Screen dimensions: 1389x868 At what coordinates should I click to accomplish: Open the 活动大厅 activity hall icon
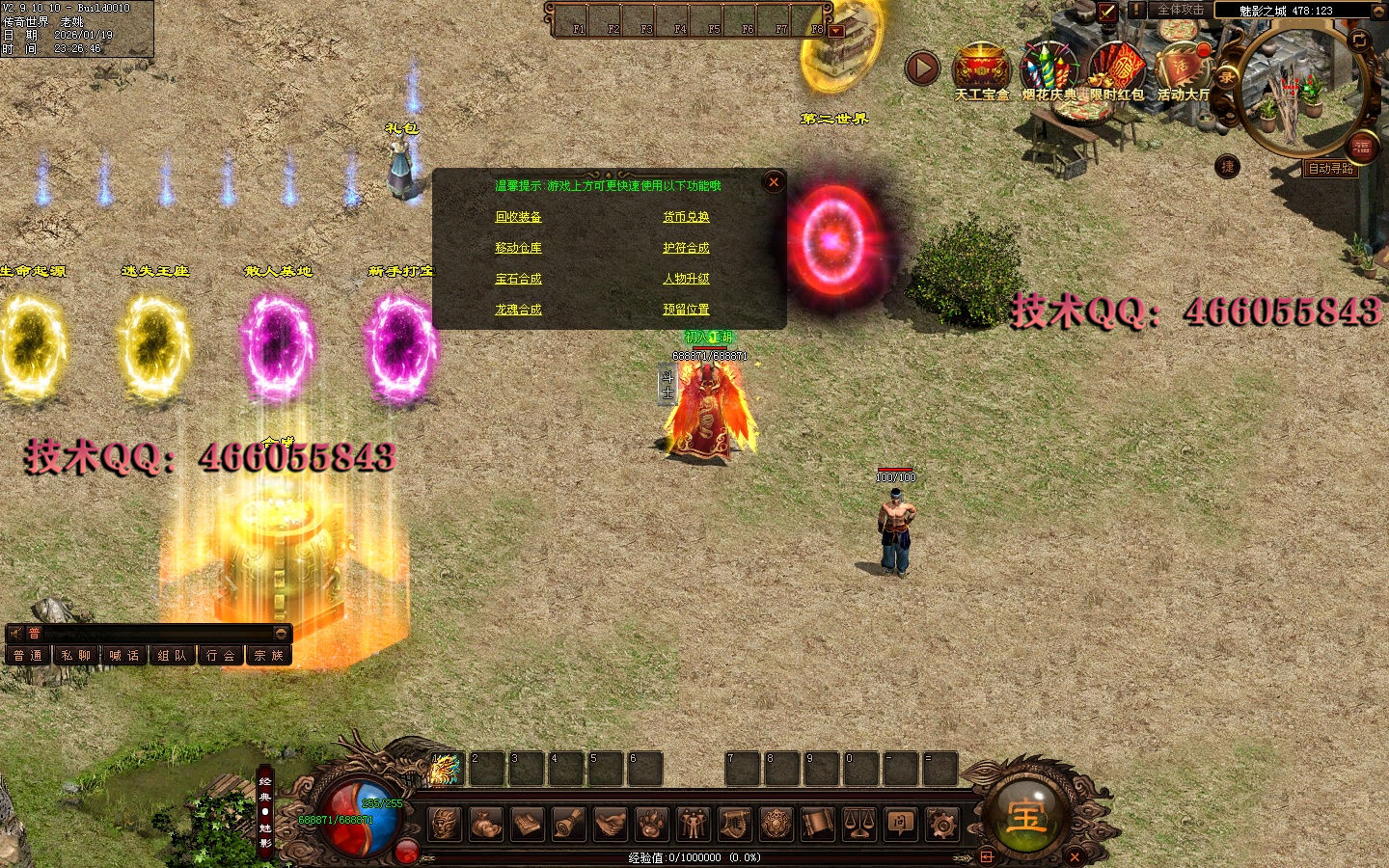[x=1183, y=69]
